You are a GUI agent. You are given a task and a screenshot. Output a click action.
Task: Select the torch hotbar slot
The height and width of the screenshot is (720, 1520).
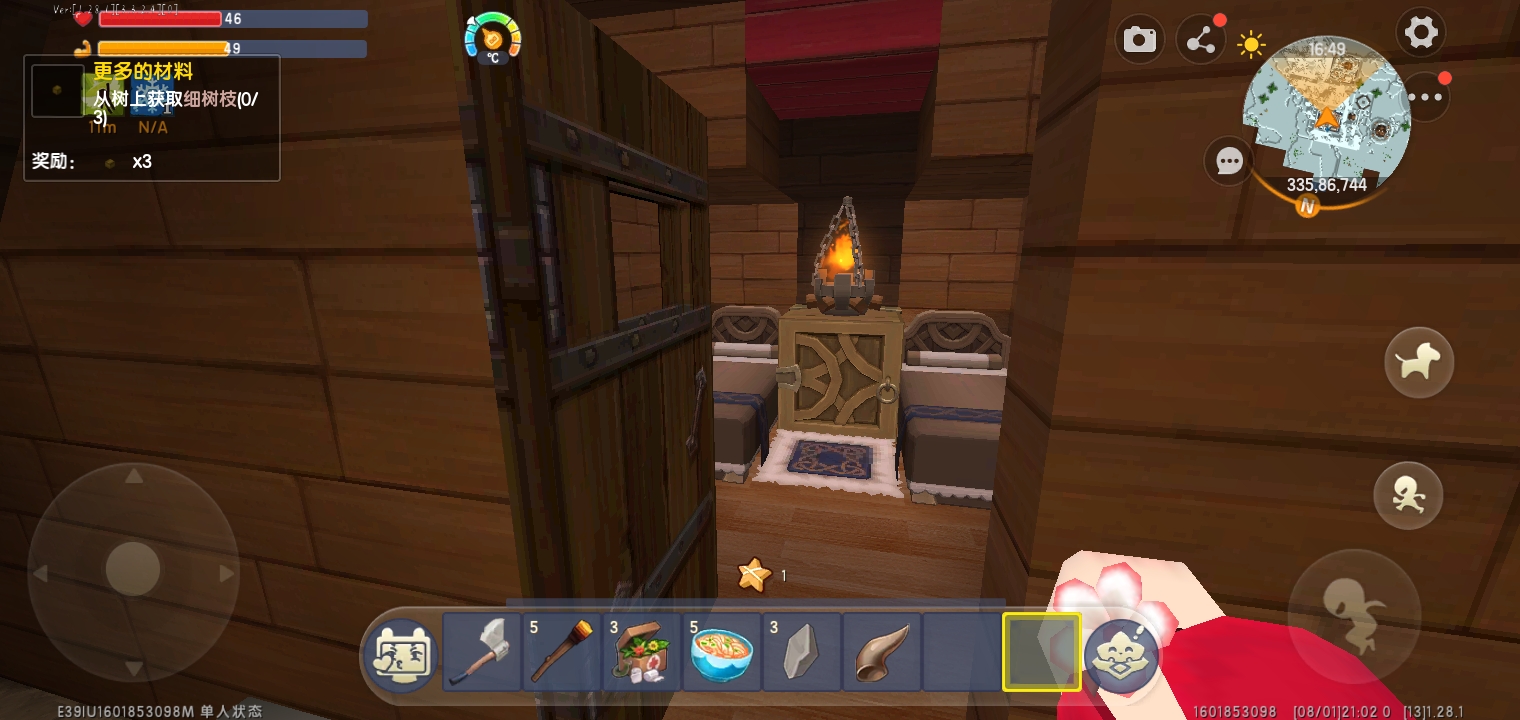(562, 652)
